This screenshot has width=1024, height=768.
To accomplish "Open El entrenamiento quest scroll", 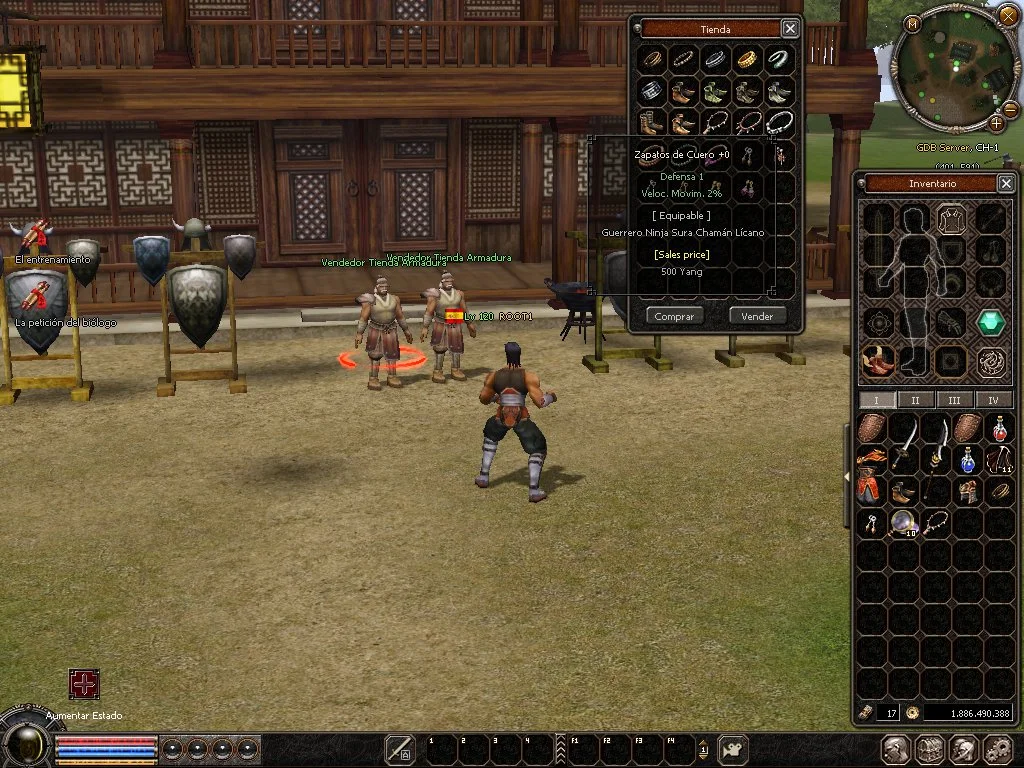I will pyautogui.click(x=37, y=236).
